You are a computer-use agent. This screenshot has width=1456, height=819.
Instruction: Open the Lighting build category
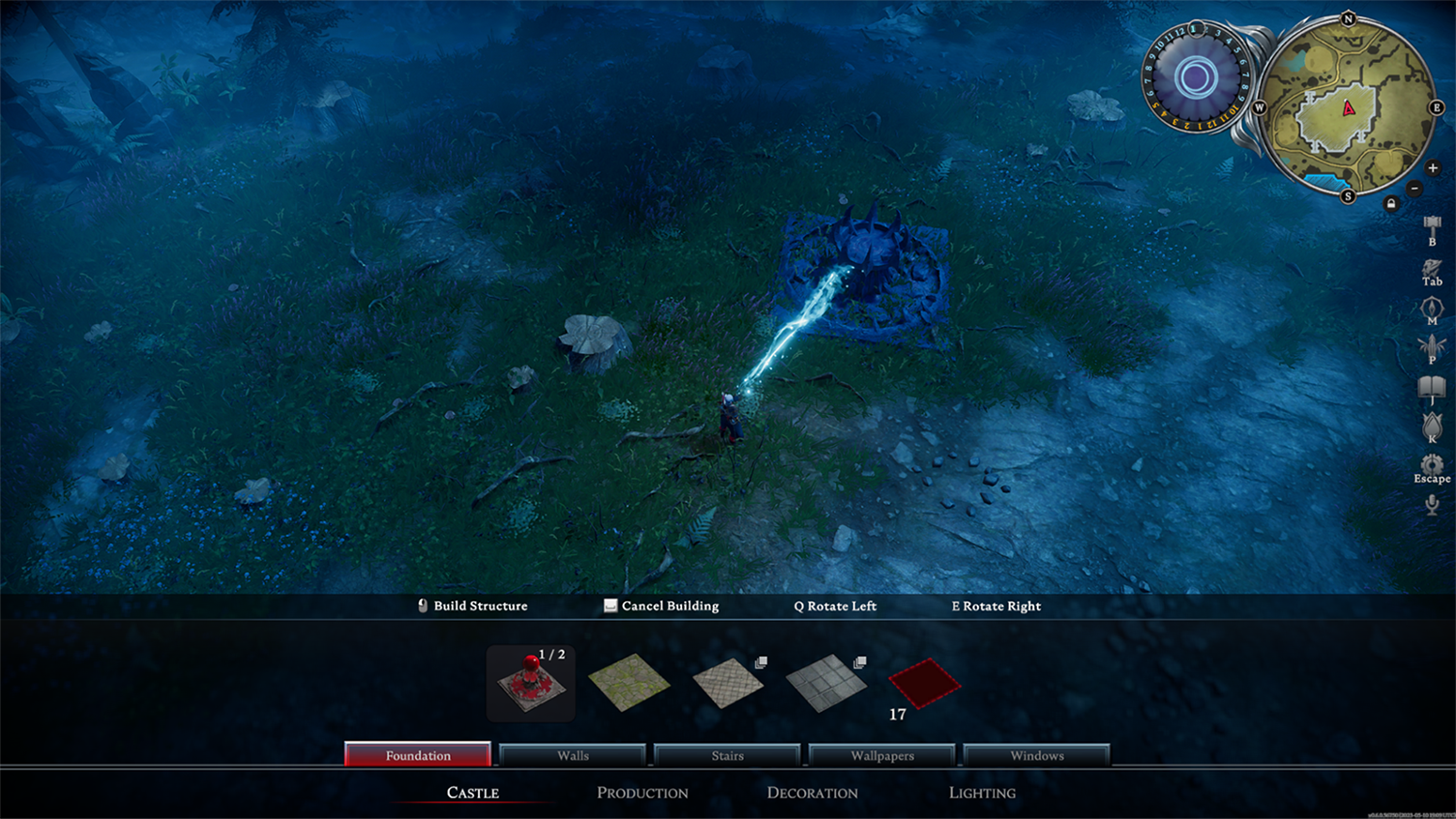pos(983,793)
